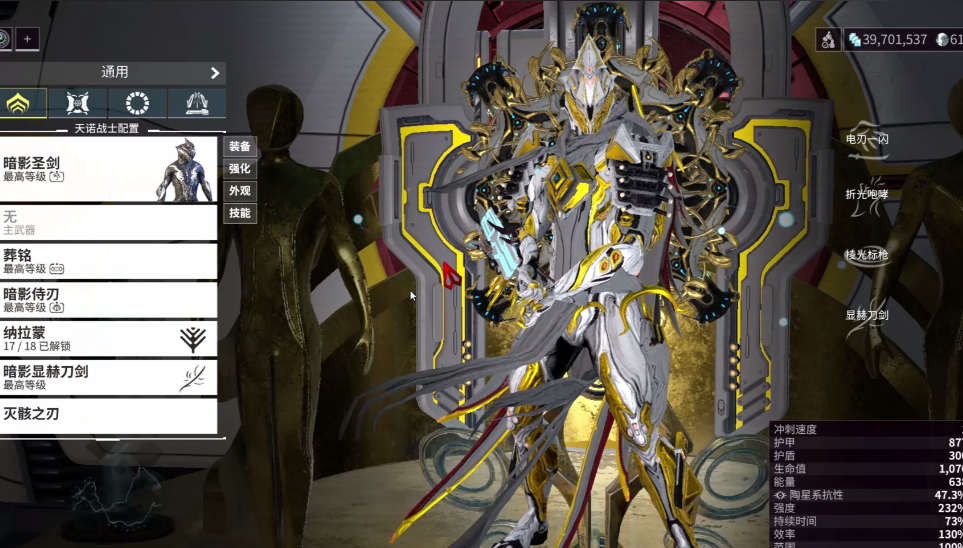963x548 pixels.
Task: Select the 电刃一闪 ability
Action: pos(867,140)
